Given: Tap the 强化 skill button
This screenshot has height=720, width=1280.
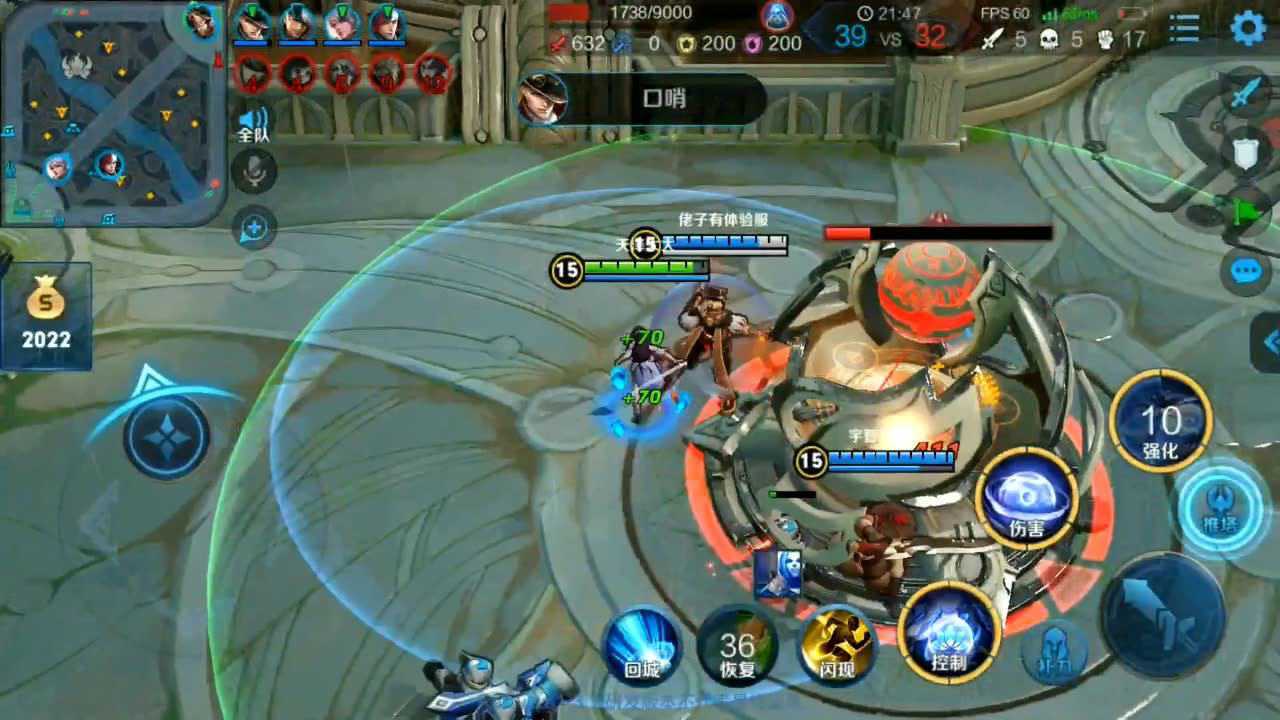Looking at the screenshot, I should (1160, 421).
